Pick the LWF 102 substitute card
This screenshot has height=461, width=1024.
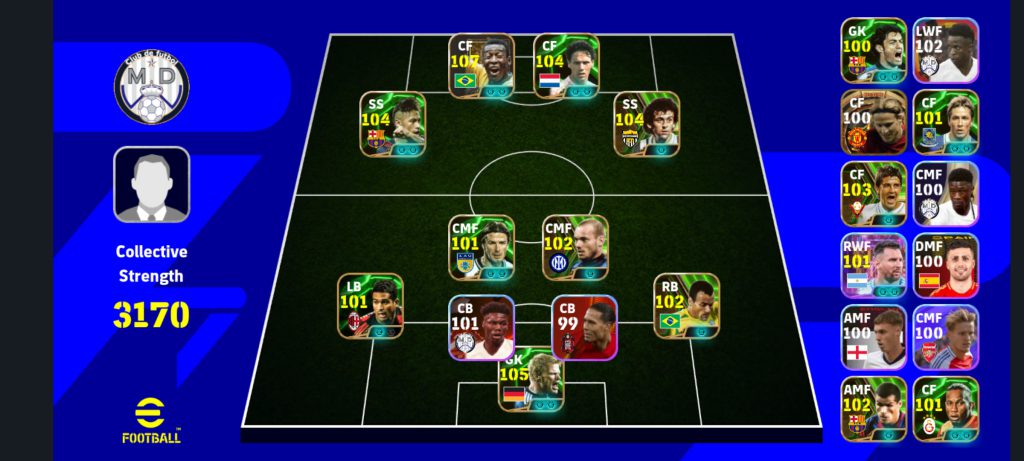point(945,49)
